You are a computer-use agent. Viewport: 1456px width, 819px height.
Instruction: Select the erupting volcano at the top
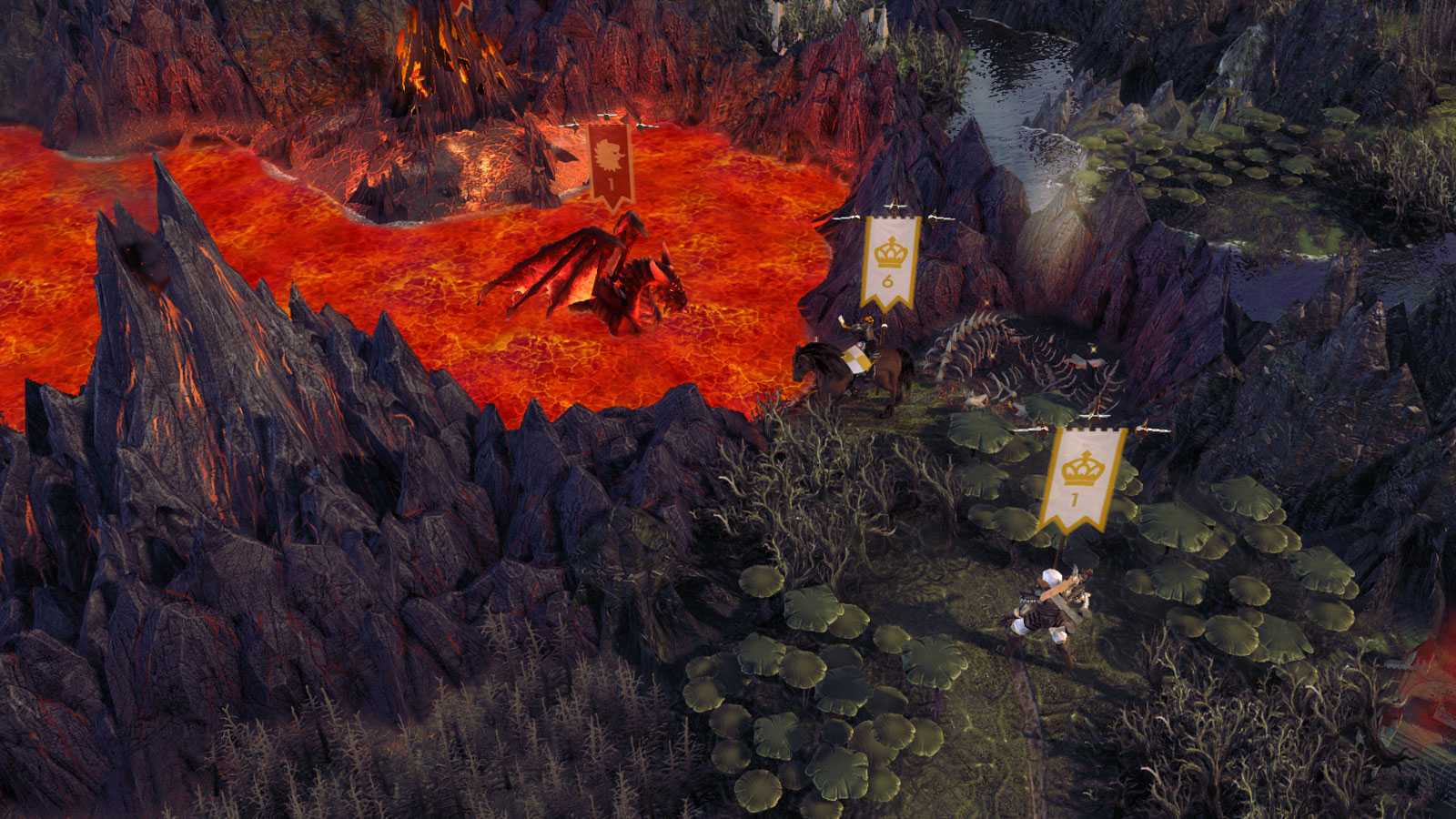click(x=428, y=55)
